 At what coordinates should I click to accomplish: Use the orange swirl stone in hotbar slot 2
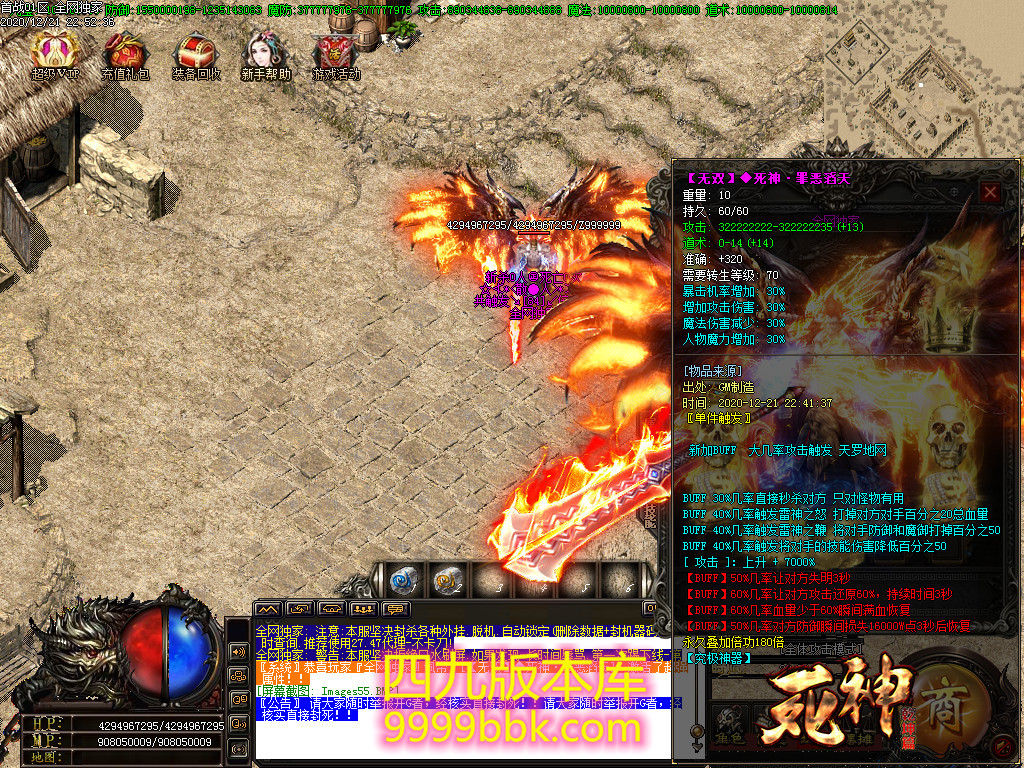coord(446,580)
